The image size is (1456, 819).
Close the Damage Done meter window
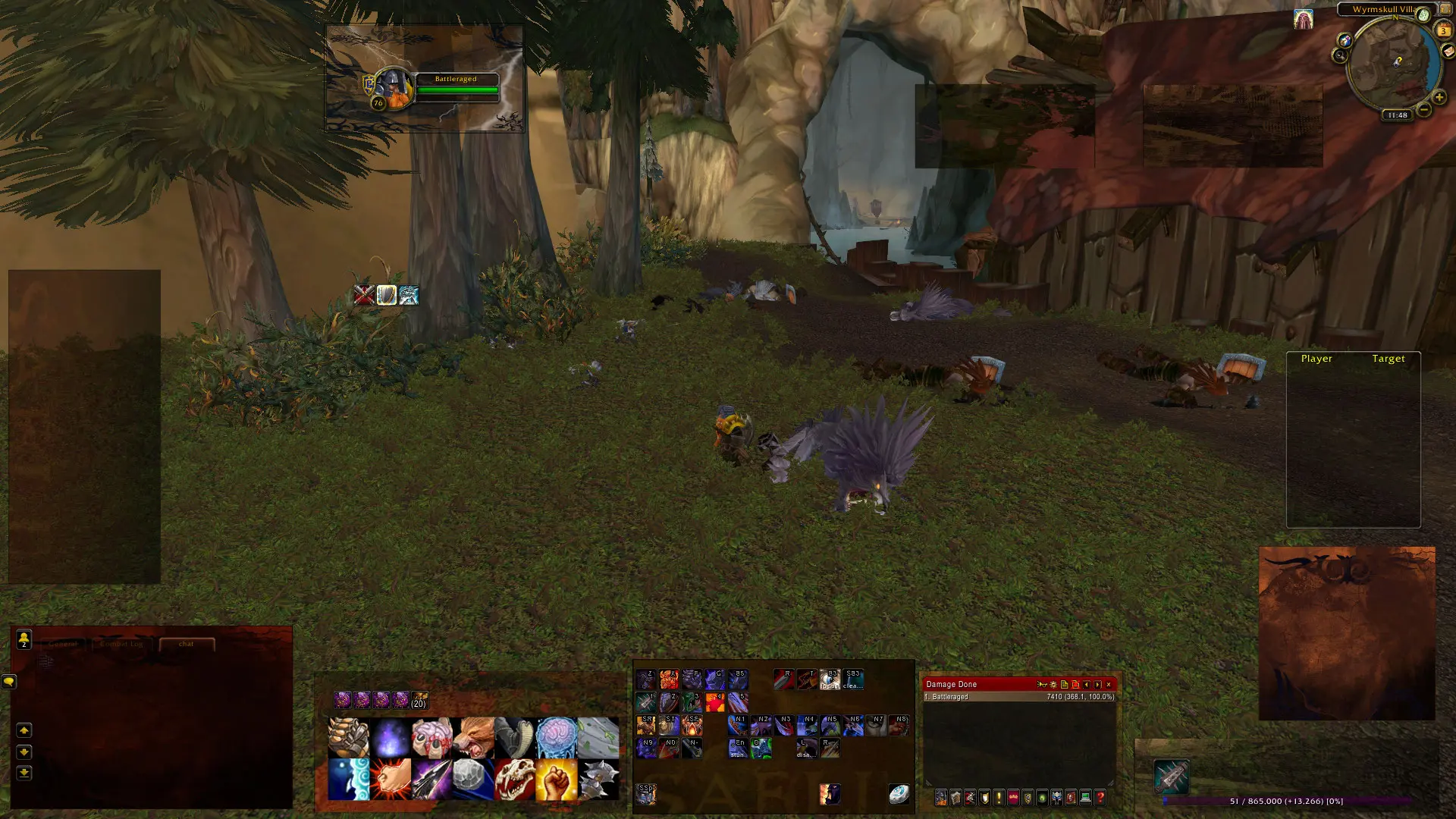1109,685
